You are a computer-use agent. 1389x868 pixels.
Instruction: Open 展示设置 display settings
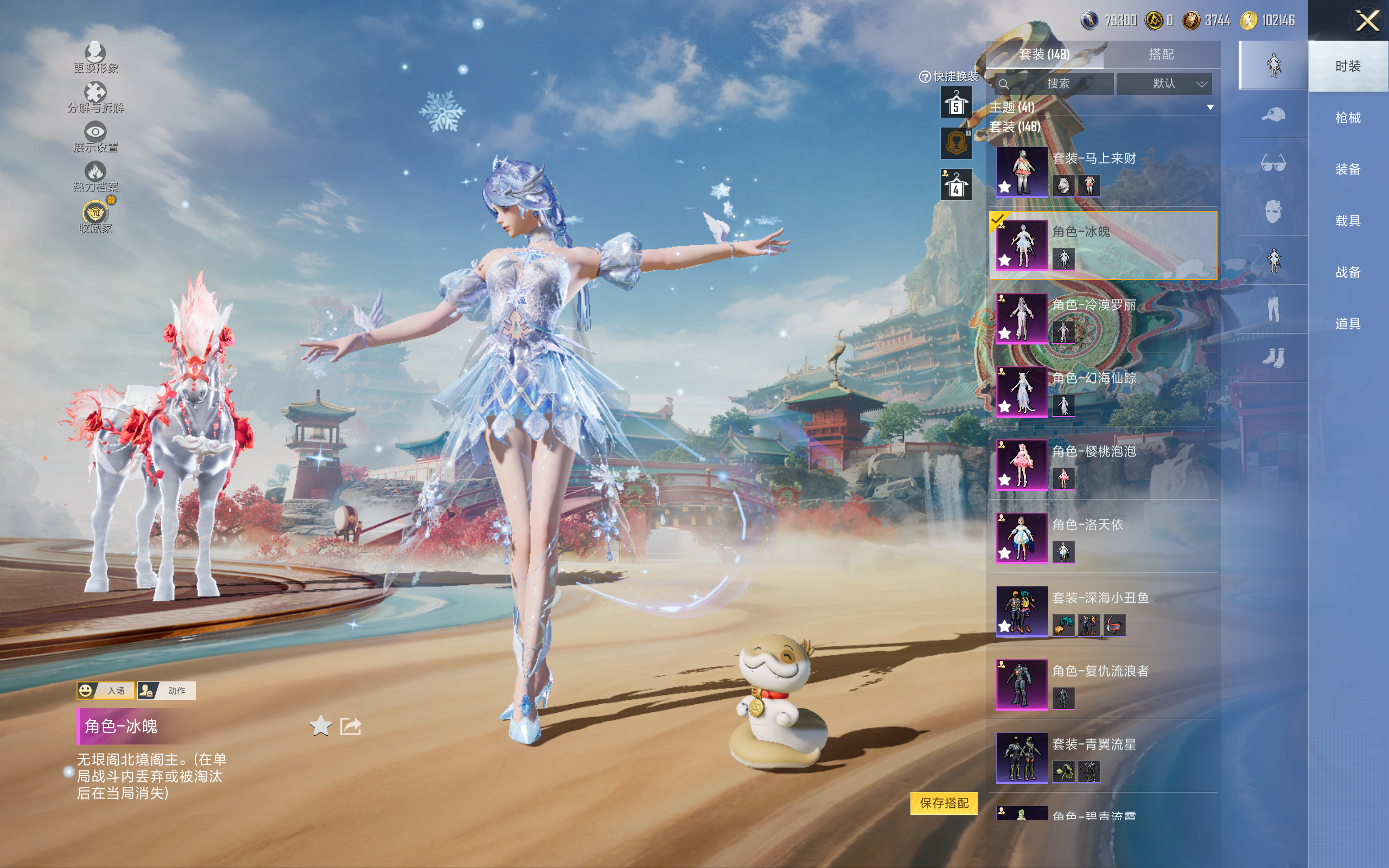click(95, 137)
